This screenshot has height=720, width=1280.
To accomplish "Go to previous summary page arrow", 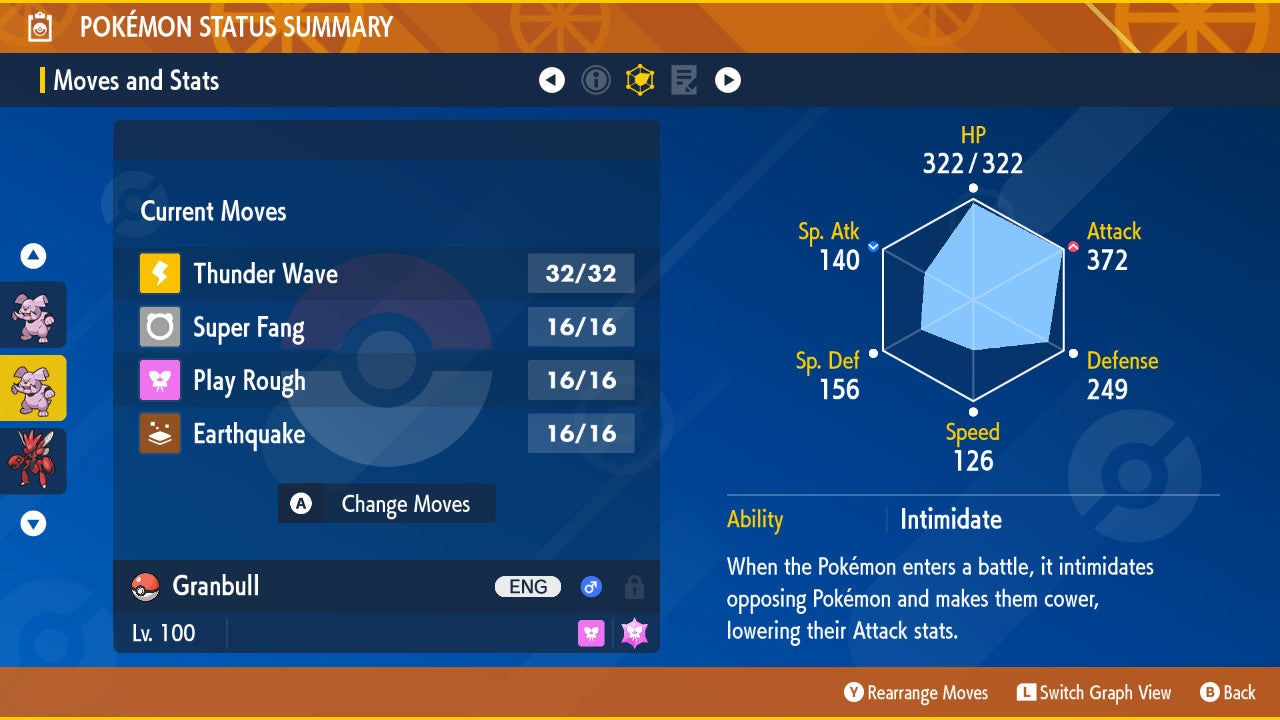I will (552, 80).
